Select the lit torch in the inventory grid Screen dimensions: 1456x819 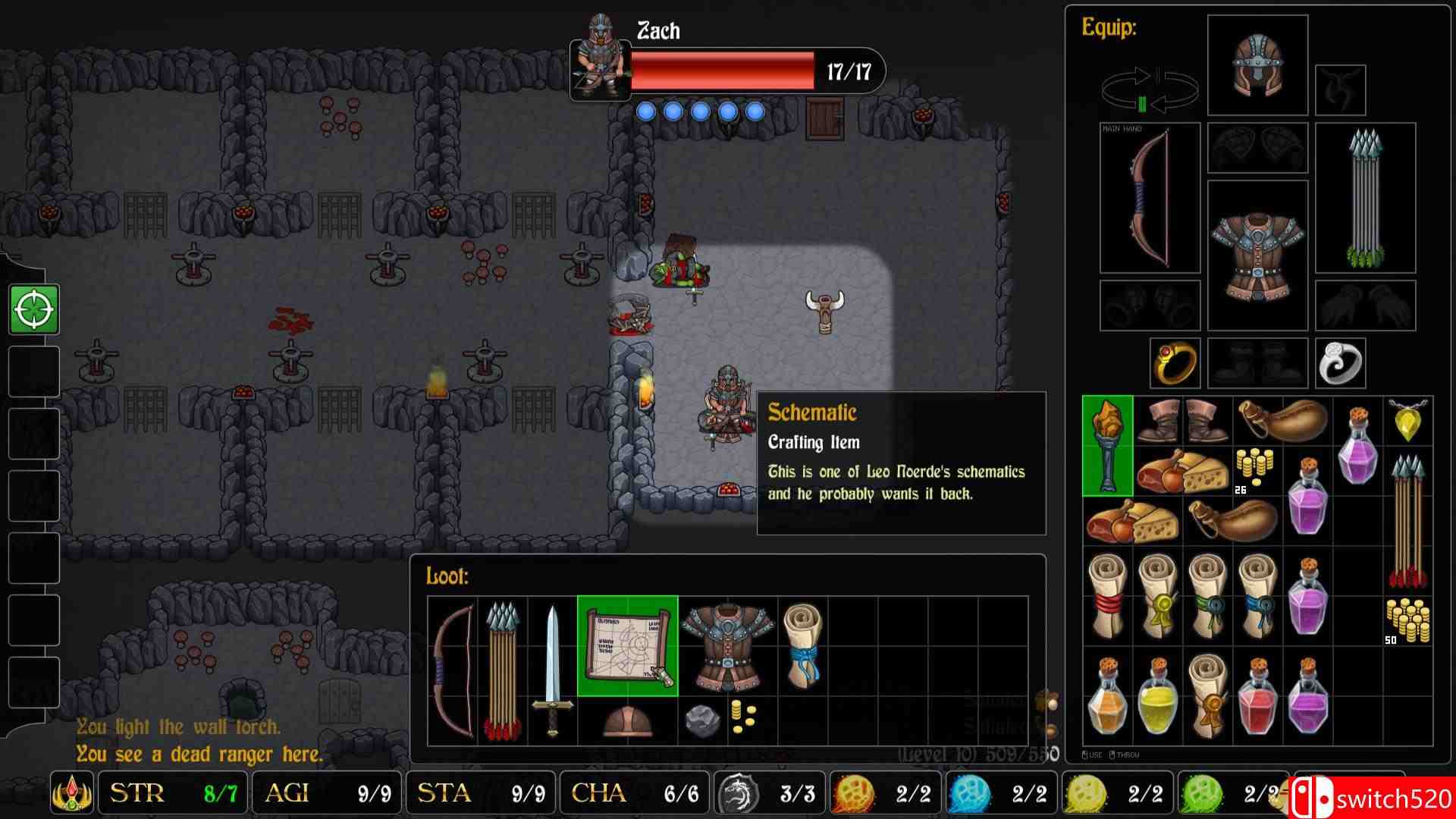tap(1106, 446)
